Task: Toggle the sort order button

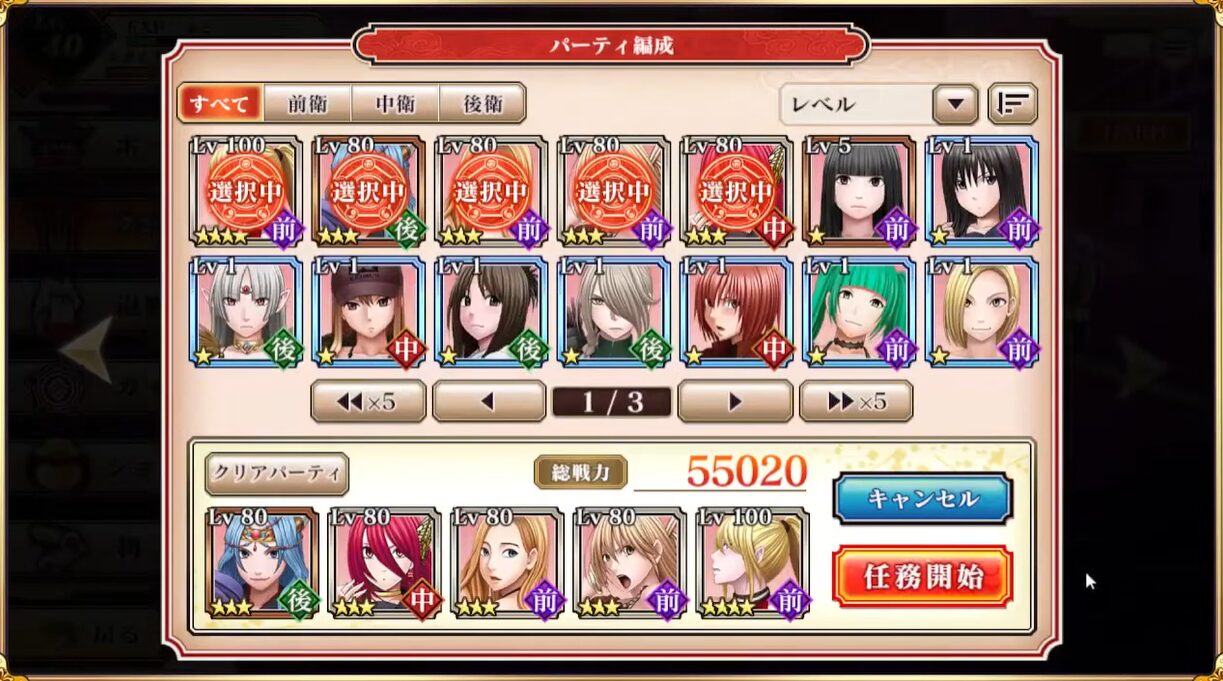Action: point(1012,103)
